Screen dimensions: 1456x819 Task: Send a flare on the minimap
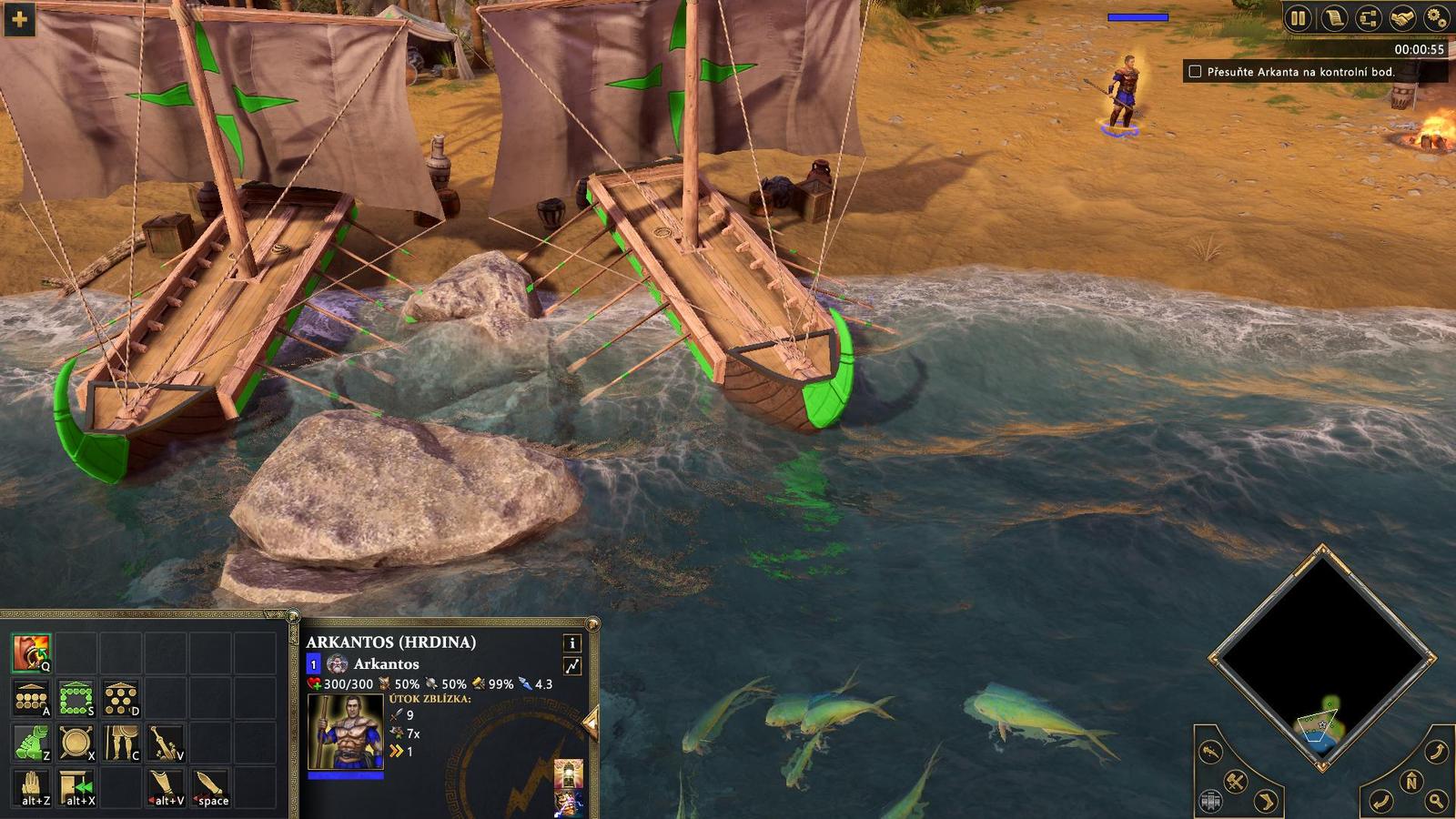pos(1208,750)
